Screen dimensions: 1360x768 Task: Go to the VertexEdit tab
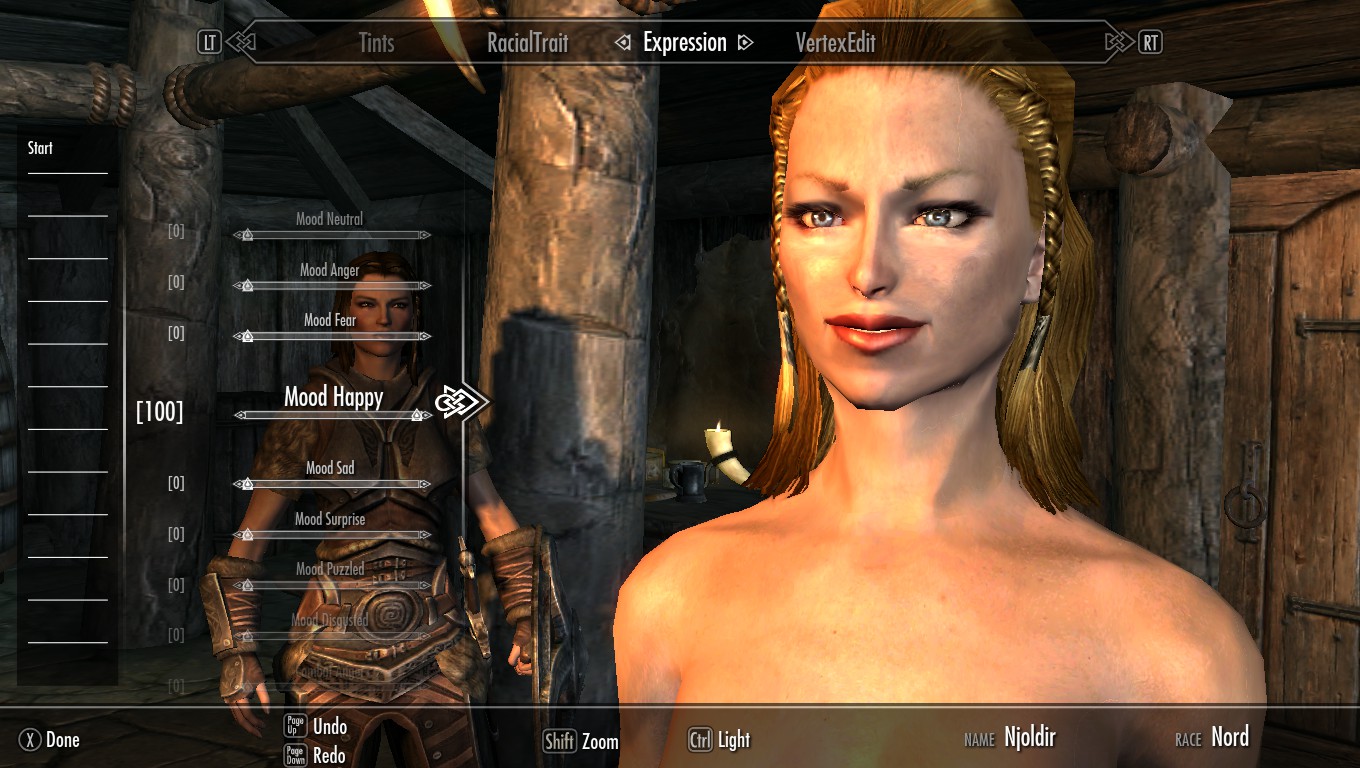[835, 43]
